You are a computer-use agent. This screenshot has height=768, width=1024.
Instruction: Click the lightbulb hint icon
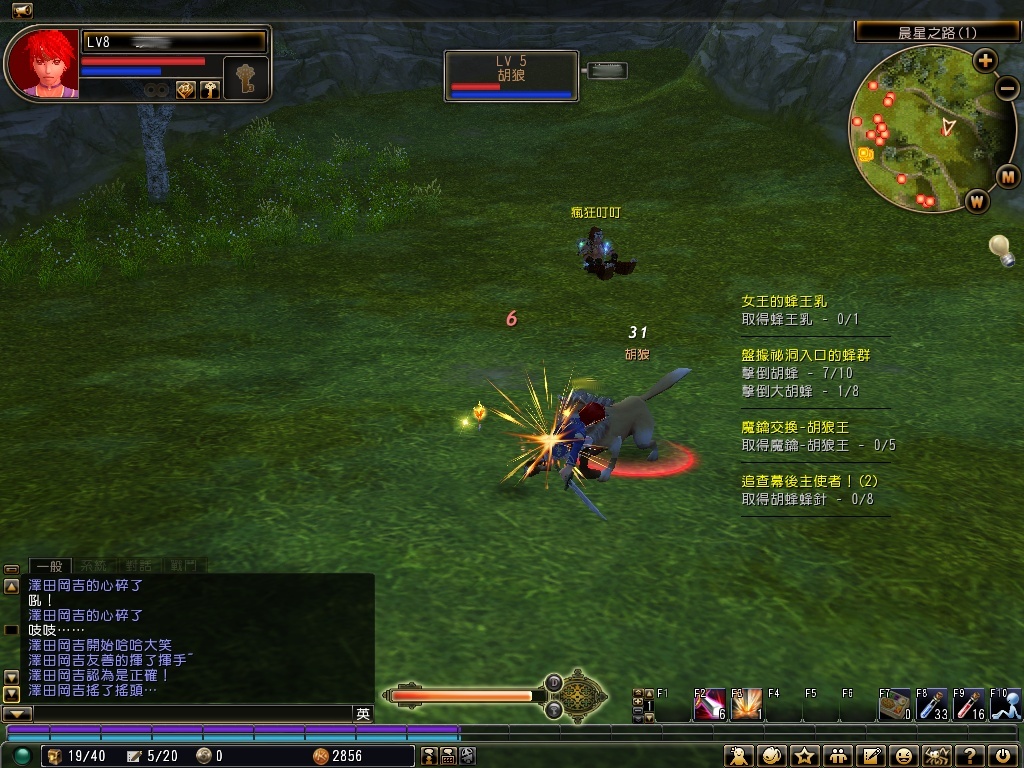click(999, 247)
